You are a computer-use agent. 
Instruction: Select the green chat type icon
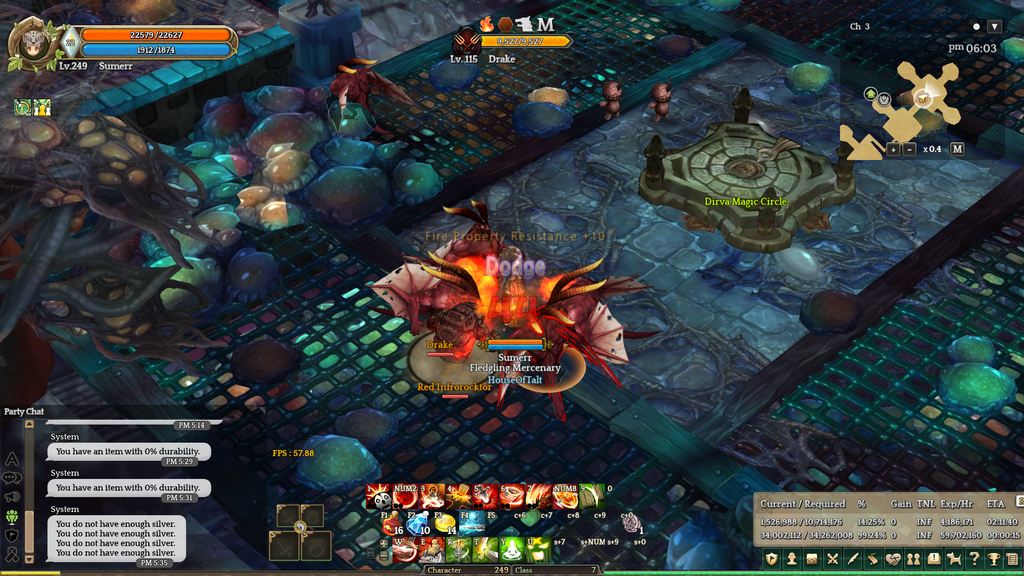point(12,517)
